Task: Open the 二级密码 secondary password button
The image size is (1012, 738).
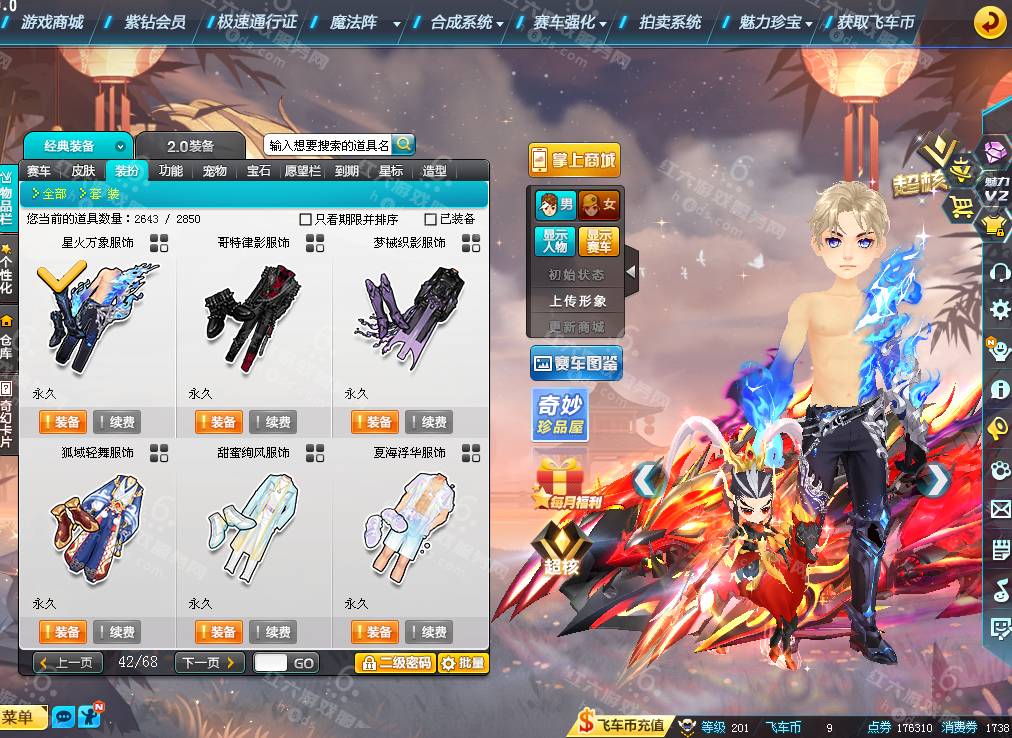Action: [x=395, y=662]
